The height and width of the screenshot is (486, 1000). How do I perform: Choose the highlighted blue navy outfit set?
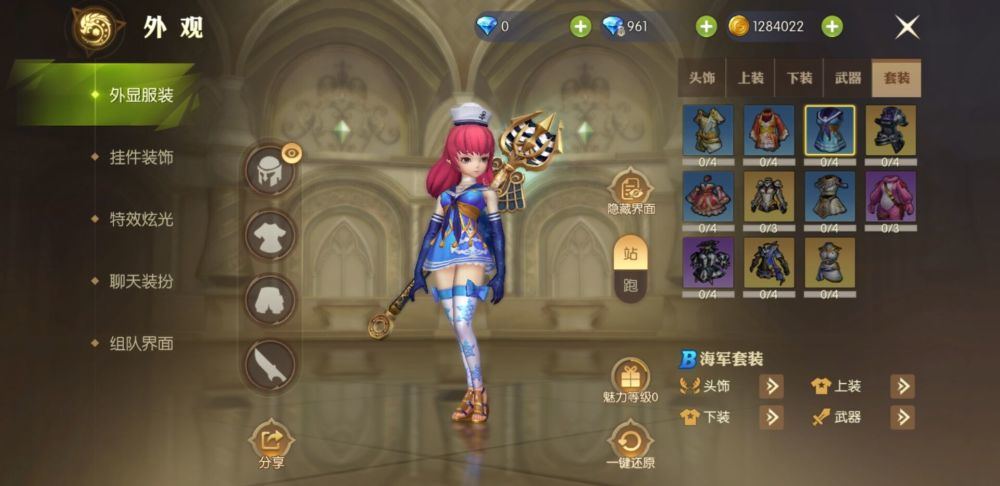point(829,130)
